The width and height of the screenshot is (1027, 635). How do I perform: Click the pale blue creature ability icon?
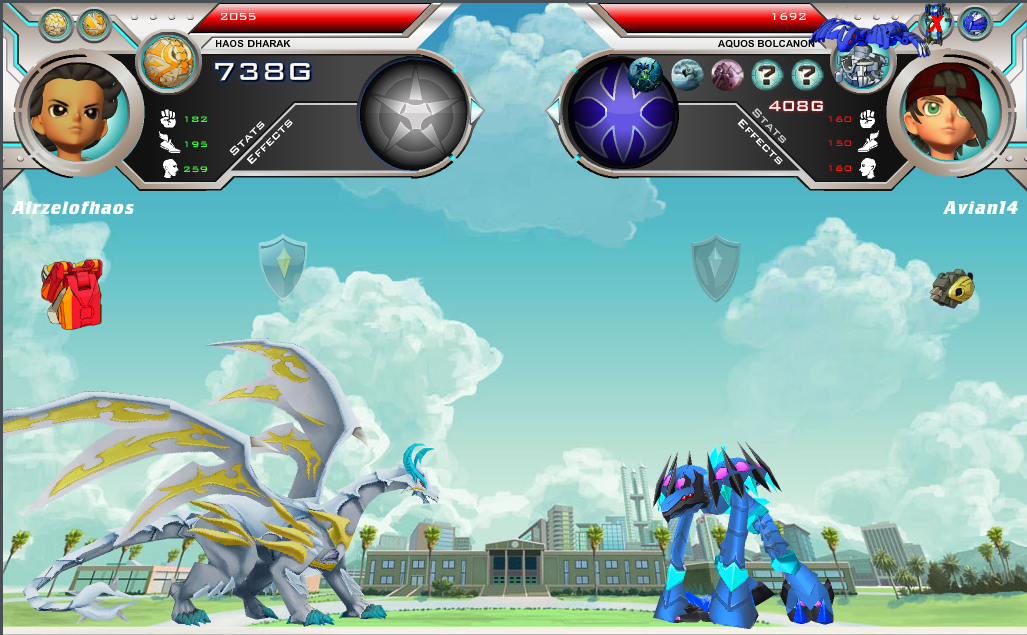tap(687, 75)
